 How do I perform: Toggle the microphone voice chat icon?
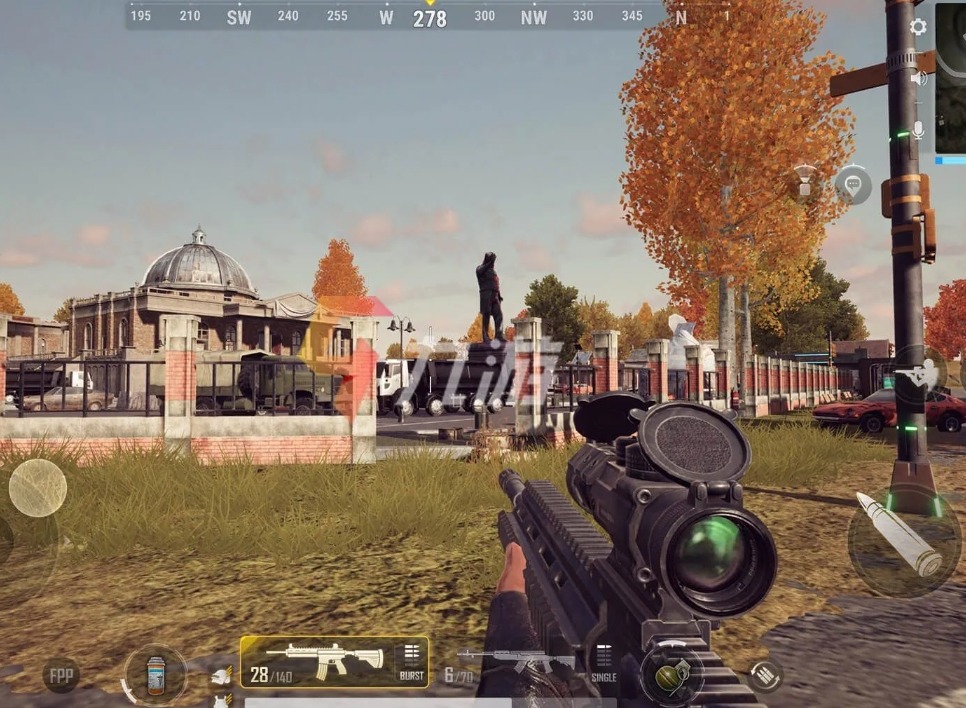click(x=918, y=130)
